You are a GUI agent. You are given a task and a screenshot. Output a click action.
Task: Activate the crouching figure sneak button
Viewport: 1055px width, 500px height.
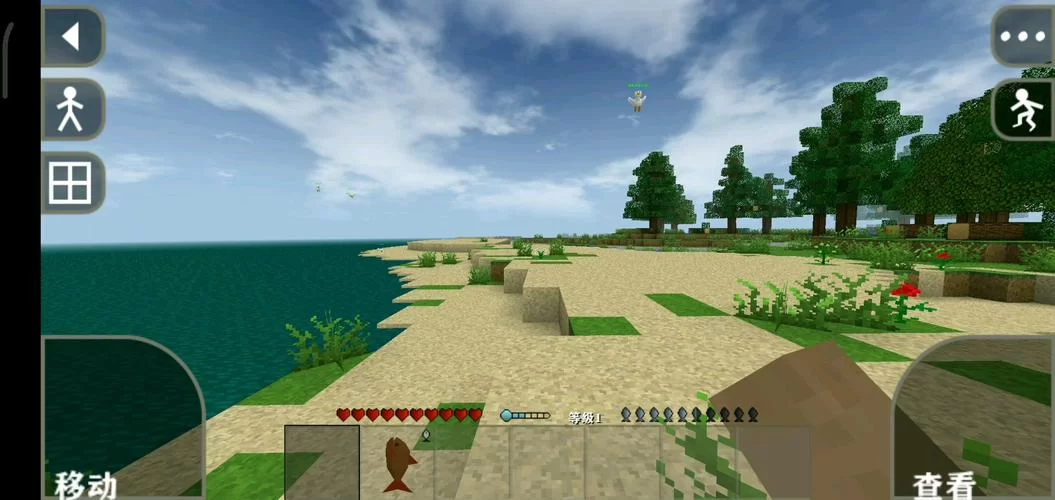(x=1022, y=109)
